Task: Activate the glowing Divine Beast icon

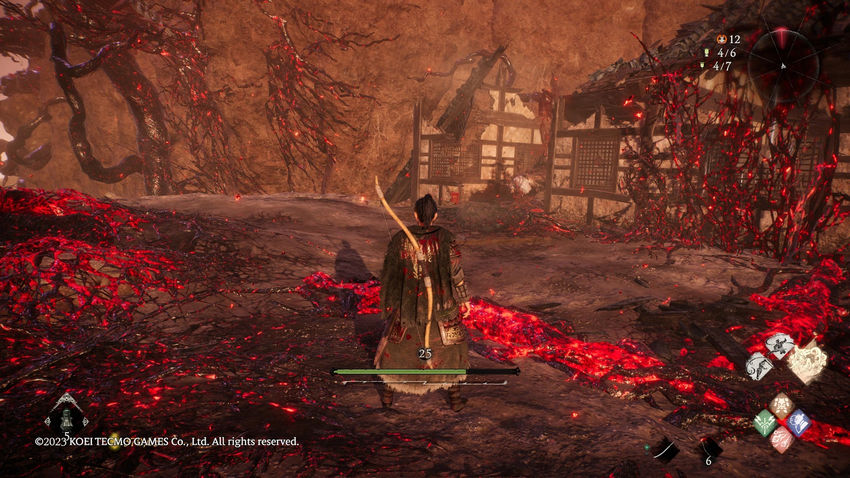Action: coord(807,363)
